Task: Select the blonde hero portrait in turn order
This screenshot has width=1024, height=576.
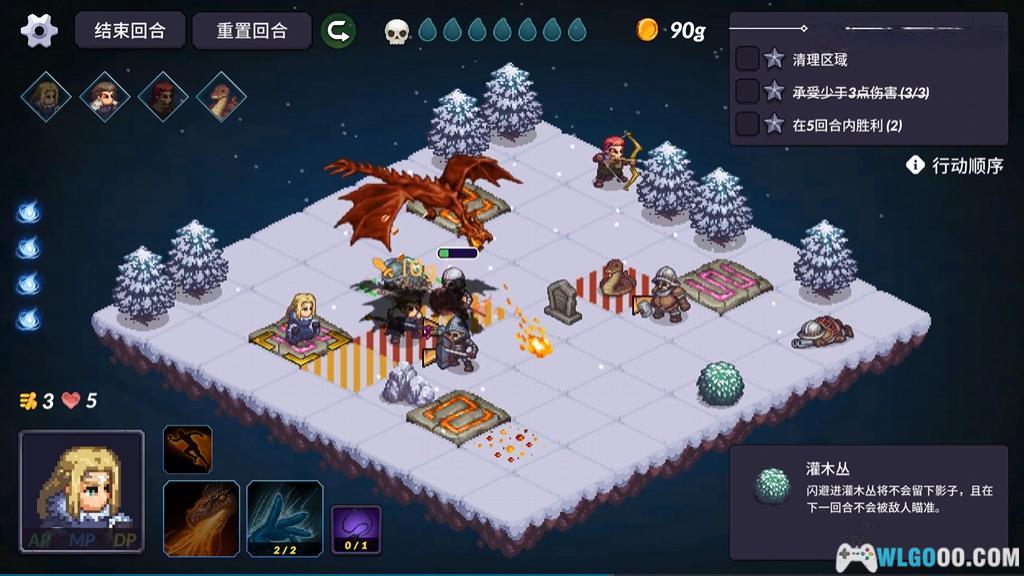Action: (x=46, y=97)
